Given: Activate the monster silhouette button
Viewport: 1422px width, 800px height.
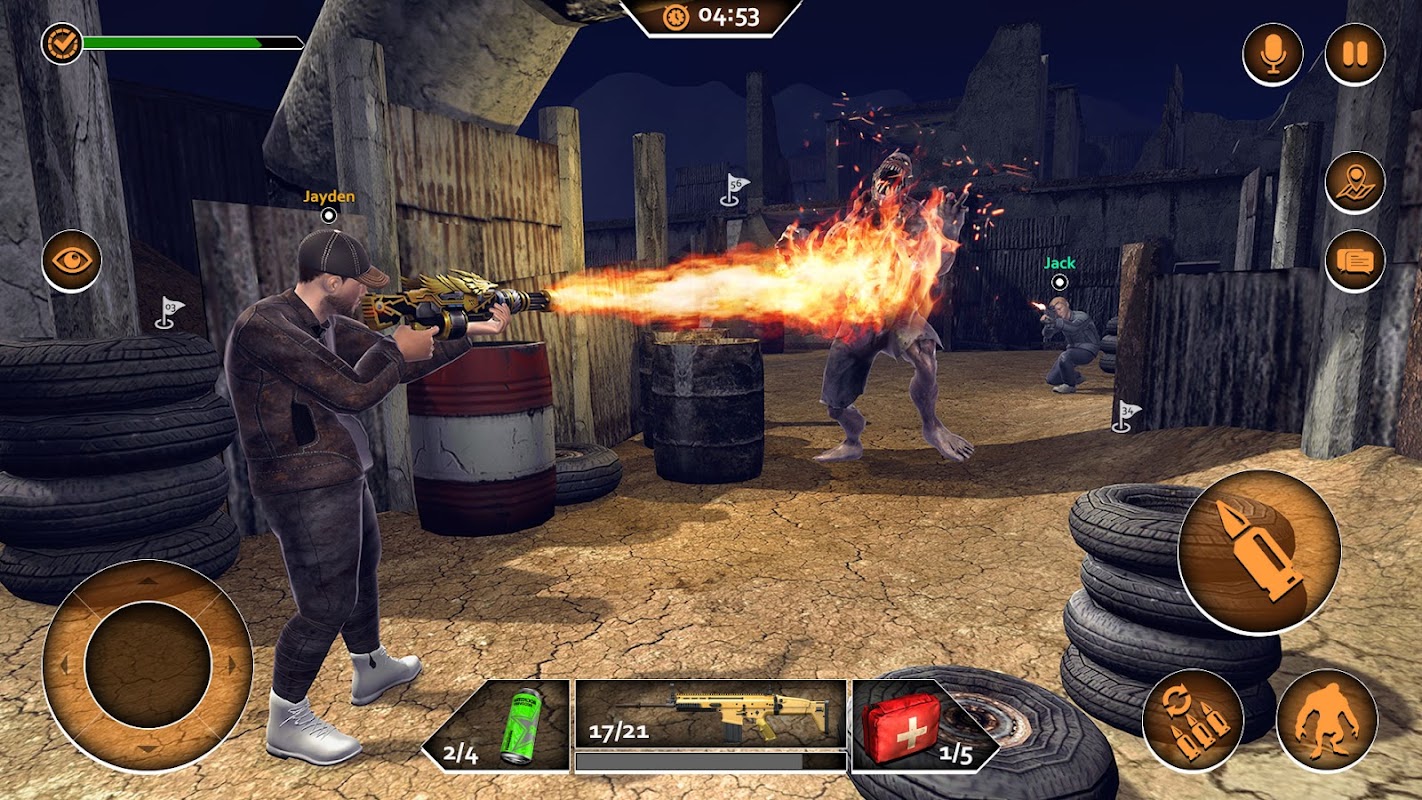Looking at the screenshot, I should (x=1327, y=720).
